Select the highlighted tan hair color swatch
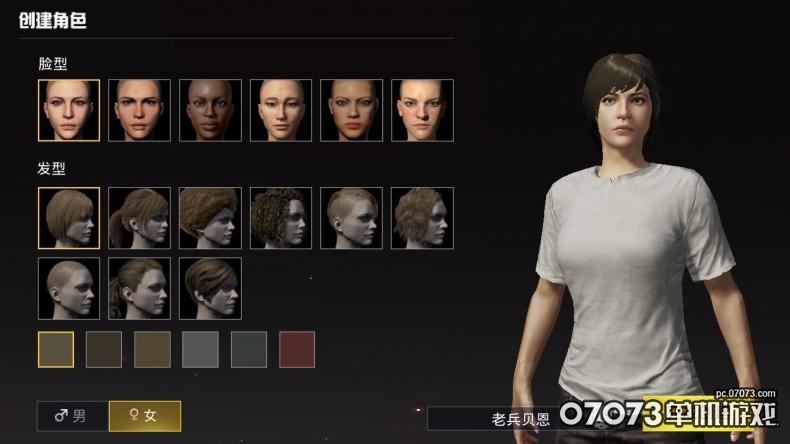This screenshot has height=444, width=790. [56, 349]
